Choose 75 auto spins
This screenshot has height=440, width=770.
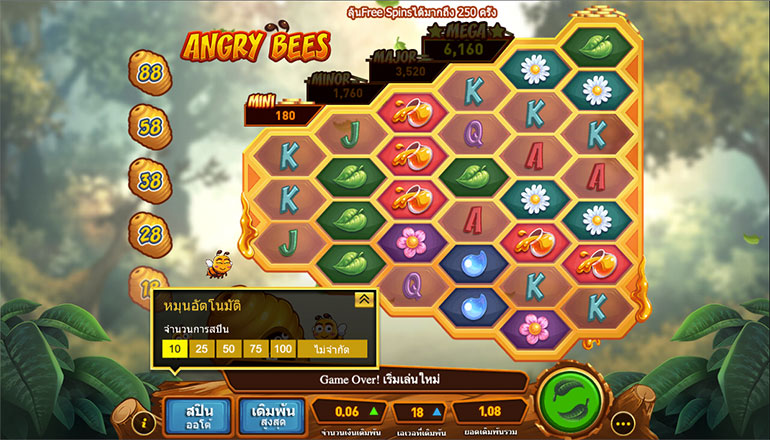[255, 349]
